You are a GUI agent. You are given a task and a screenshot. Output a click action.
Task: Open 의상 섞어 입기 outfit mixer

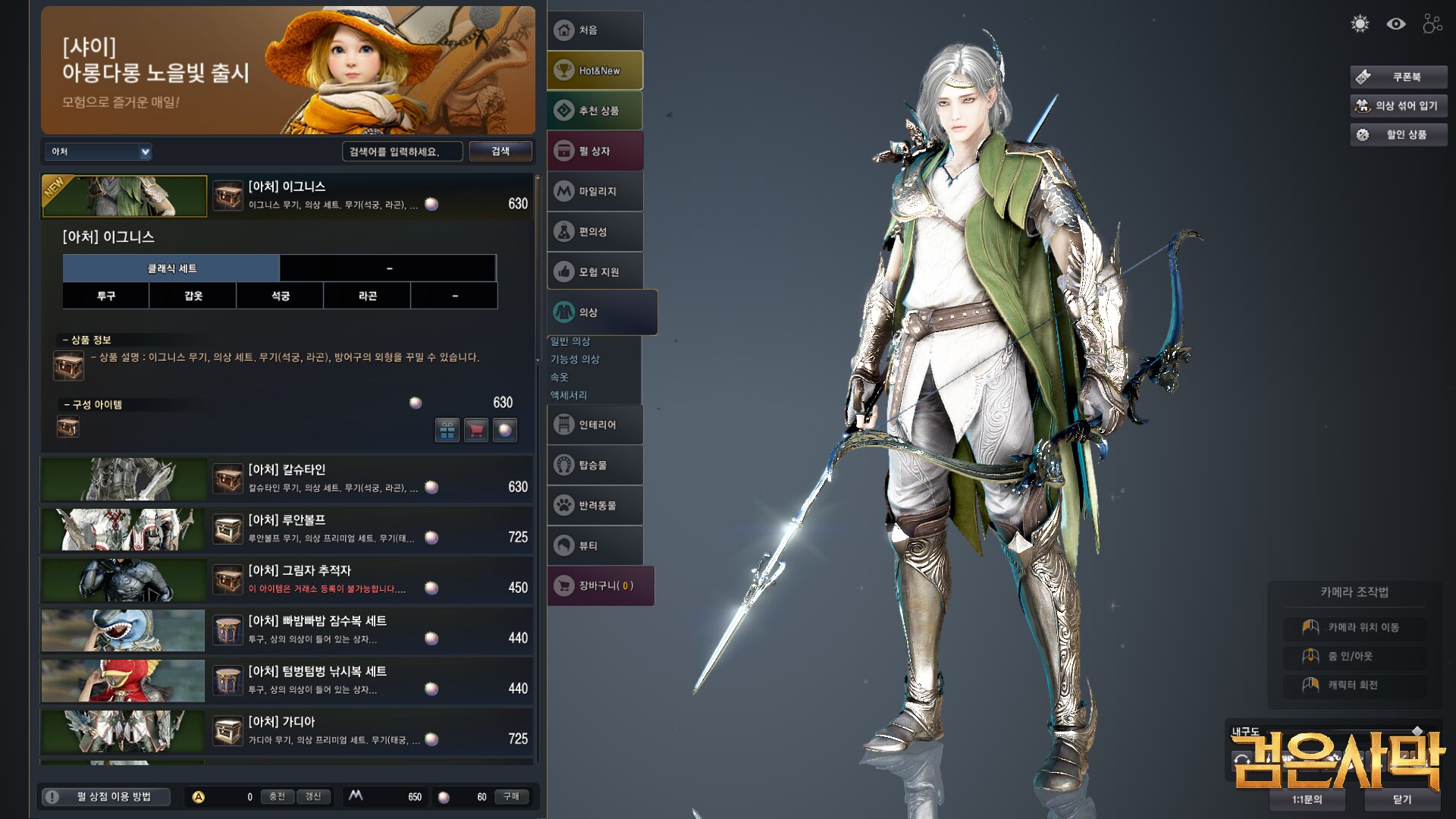pos(1398,105)
